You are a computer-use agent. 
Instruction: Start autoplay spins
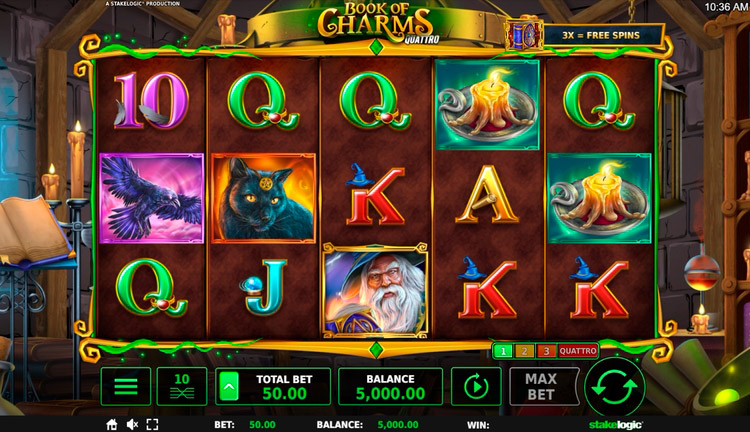click(475, 386)
